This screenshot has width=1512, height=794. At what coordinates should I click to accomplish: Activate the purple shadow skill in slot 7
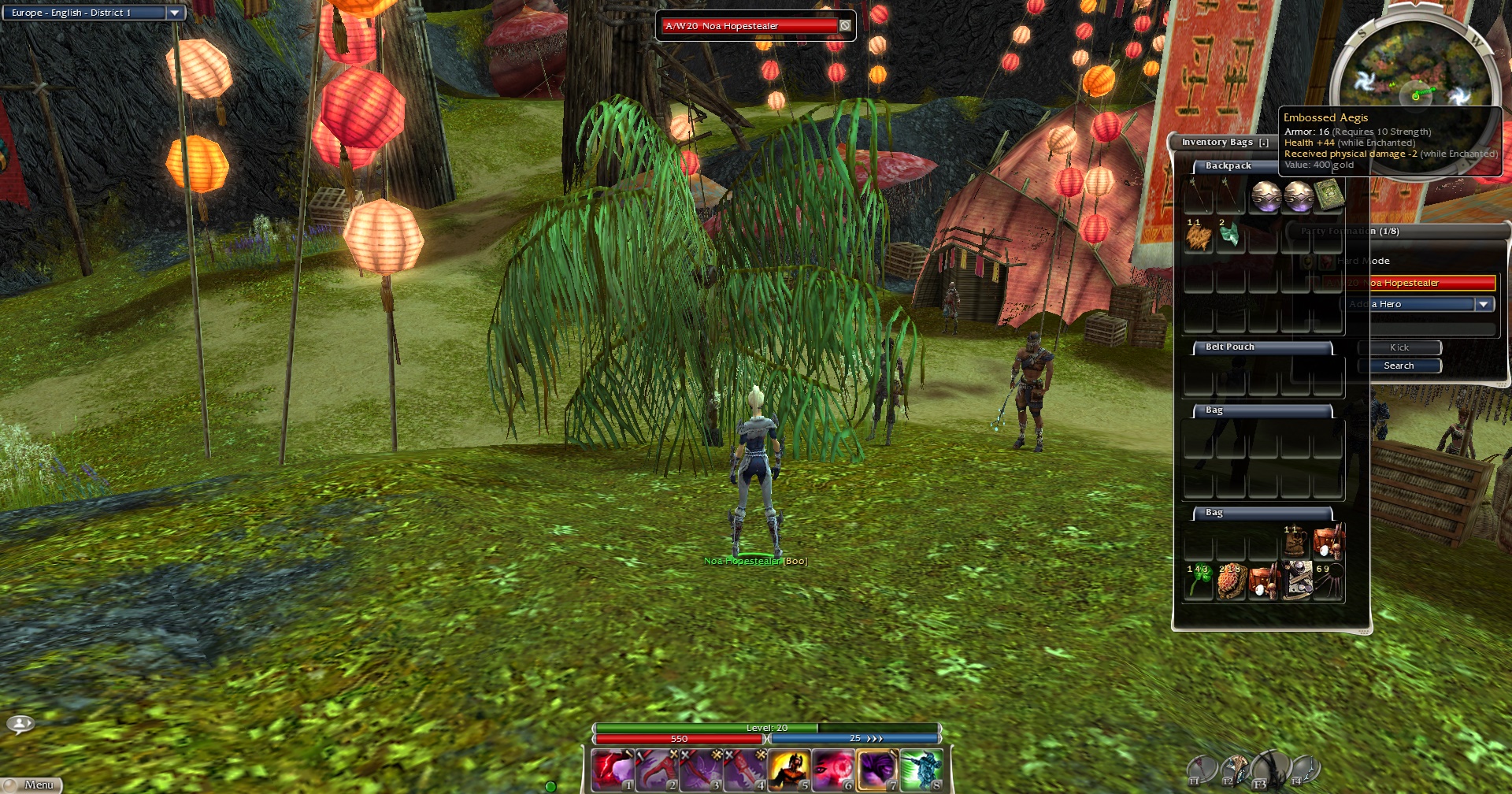click(x=877, y=770)
